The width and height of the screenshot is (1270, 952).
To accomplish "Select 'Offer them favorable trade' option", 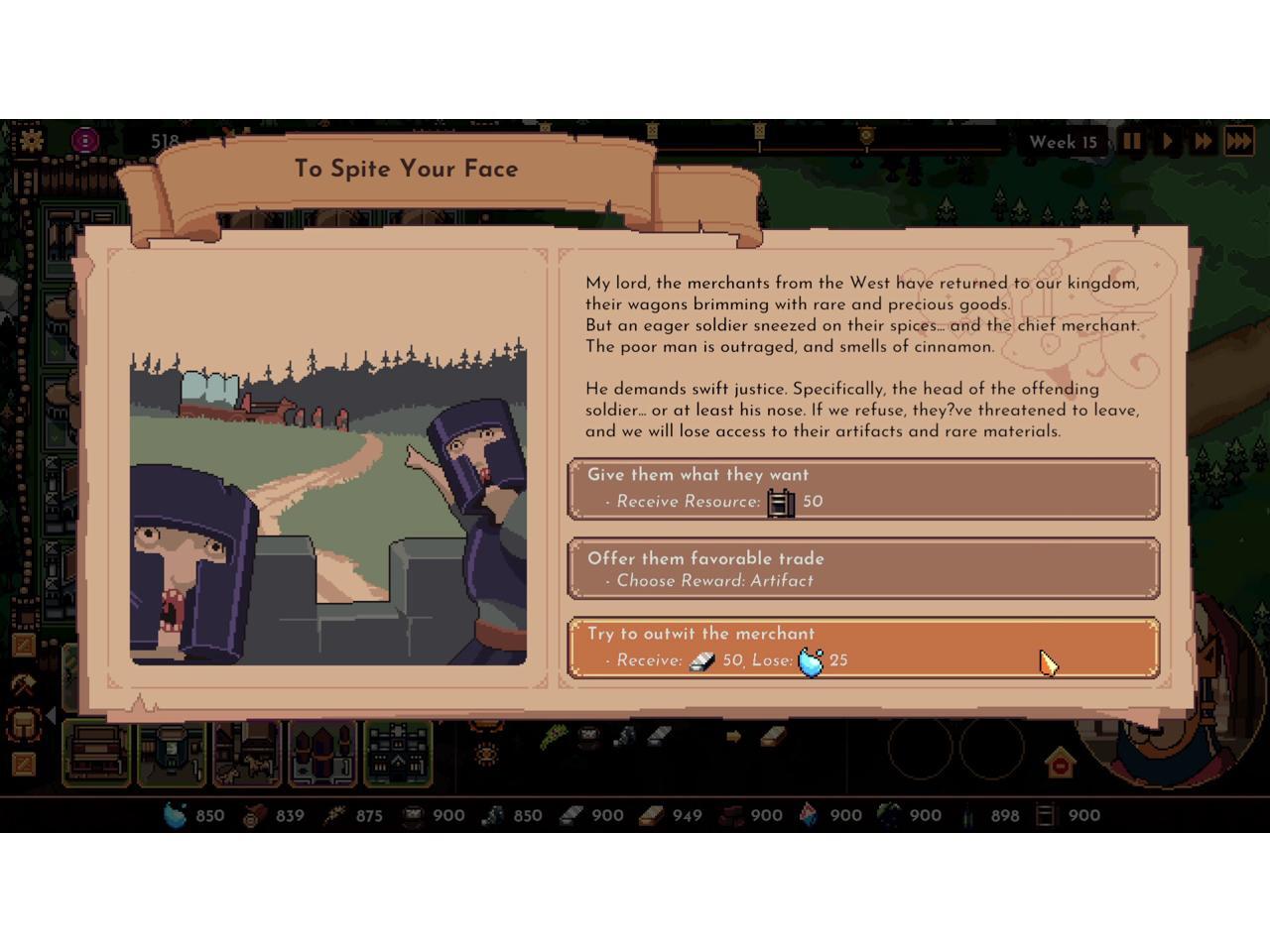I will [863, 568].
